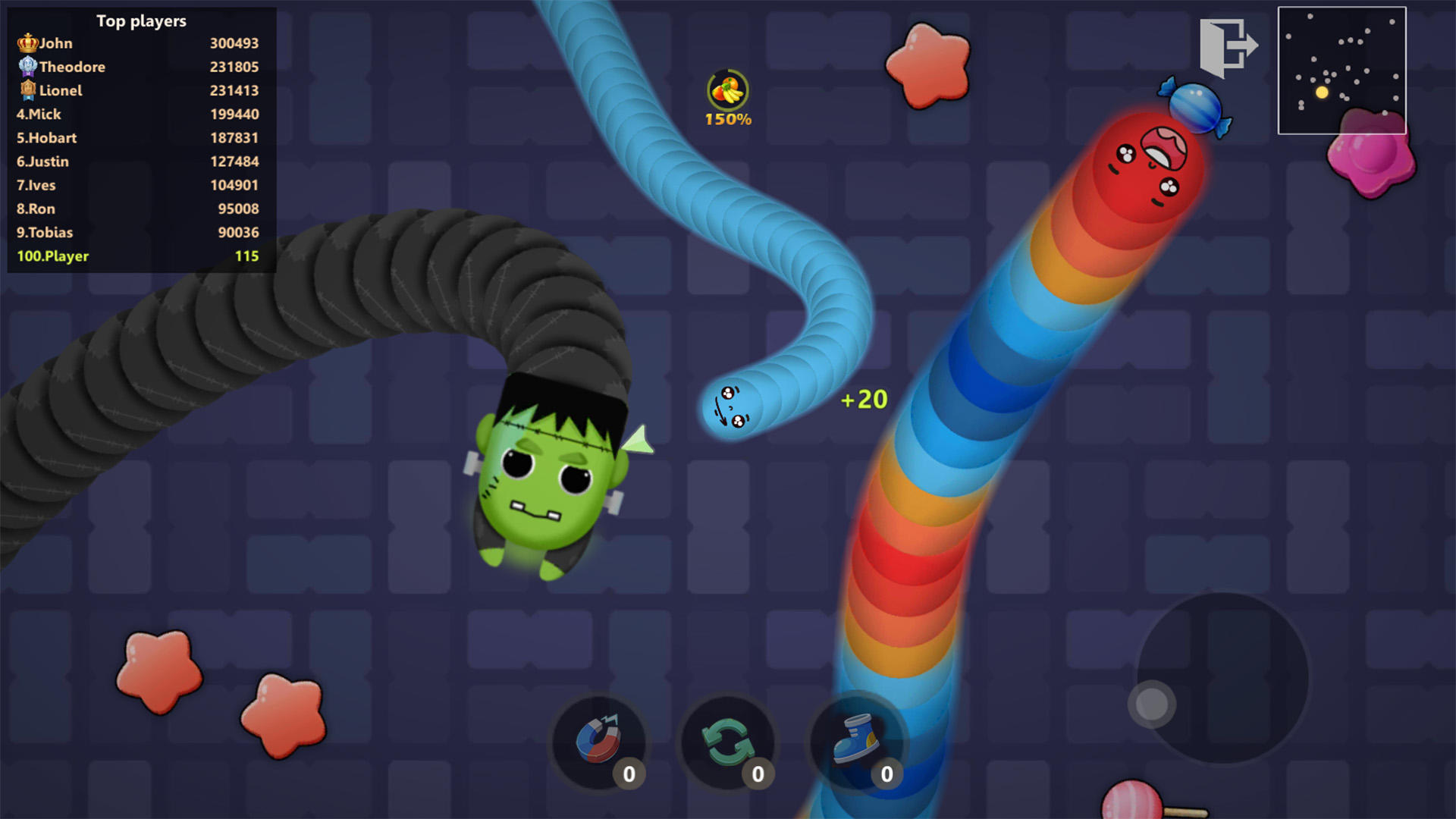Click the exit door icon to leave

[x=1228, y=45]
